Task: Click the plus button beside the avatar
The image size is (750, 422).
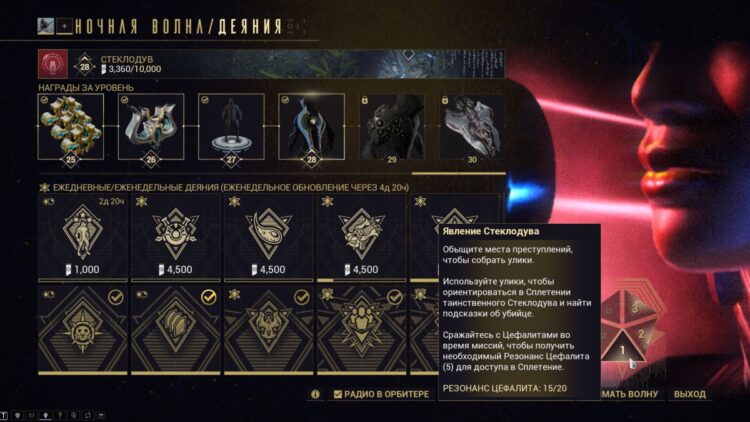Action: point(65,25)
